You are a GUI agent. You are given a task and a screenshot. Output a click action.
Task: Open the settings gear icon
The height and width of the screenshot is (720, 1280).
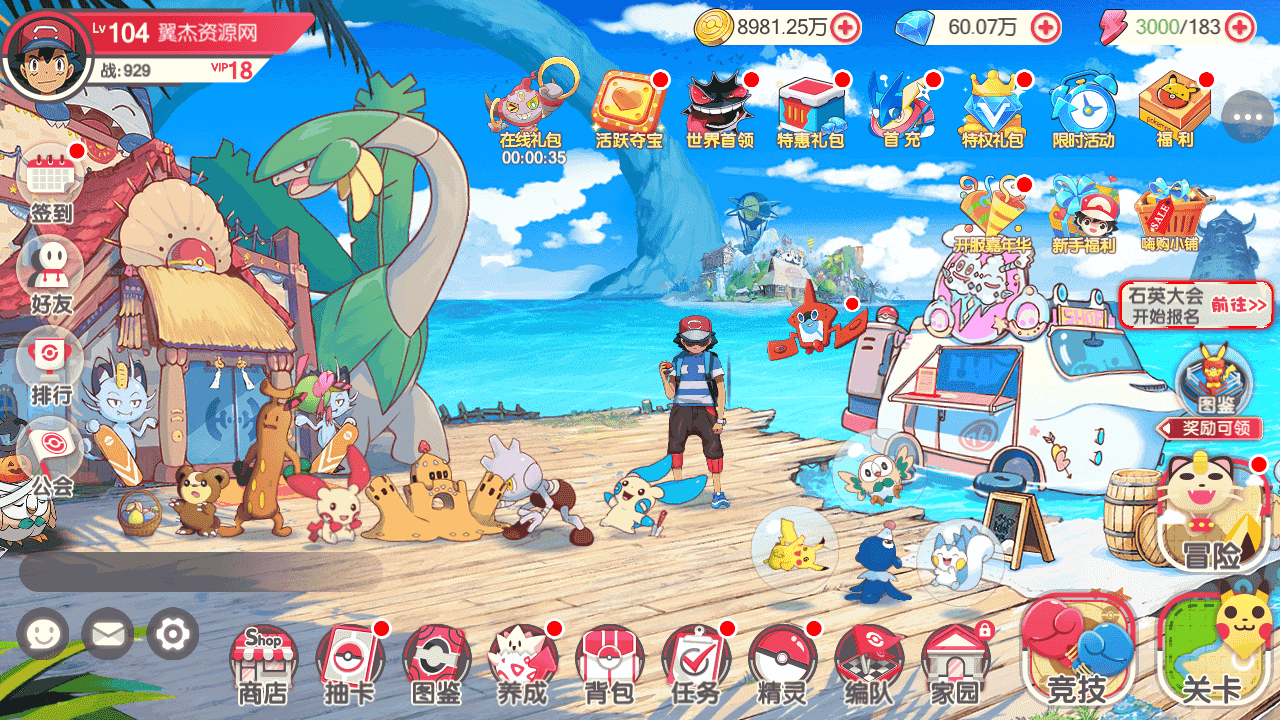pyautogui.click(x=173, y=633)
